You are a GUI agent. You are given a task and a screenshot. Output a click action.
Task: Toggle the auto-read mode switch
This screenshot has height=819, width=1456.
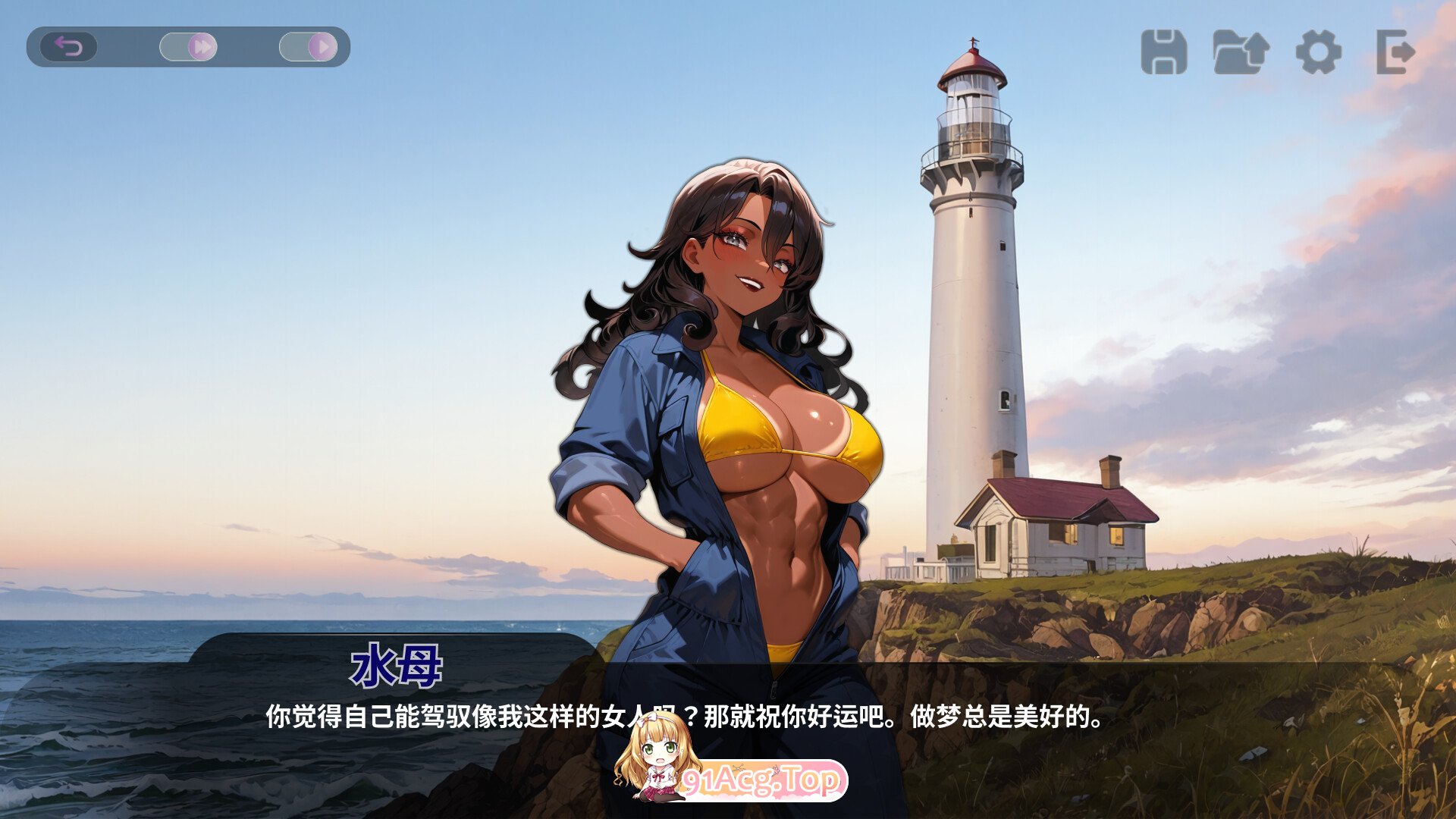[307, 46]
